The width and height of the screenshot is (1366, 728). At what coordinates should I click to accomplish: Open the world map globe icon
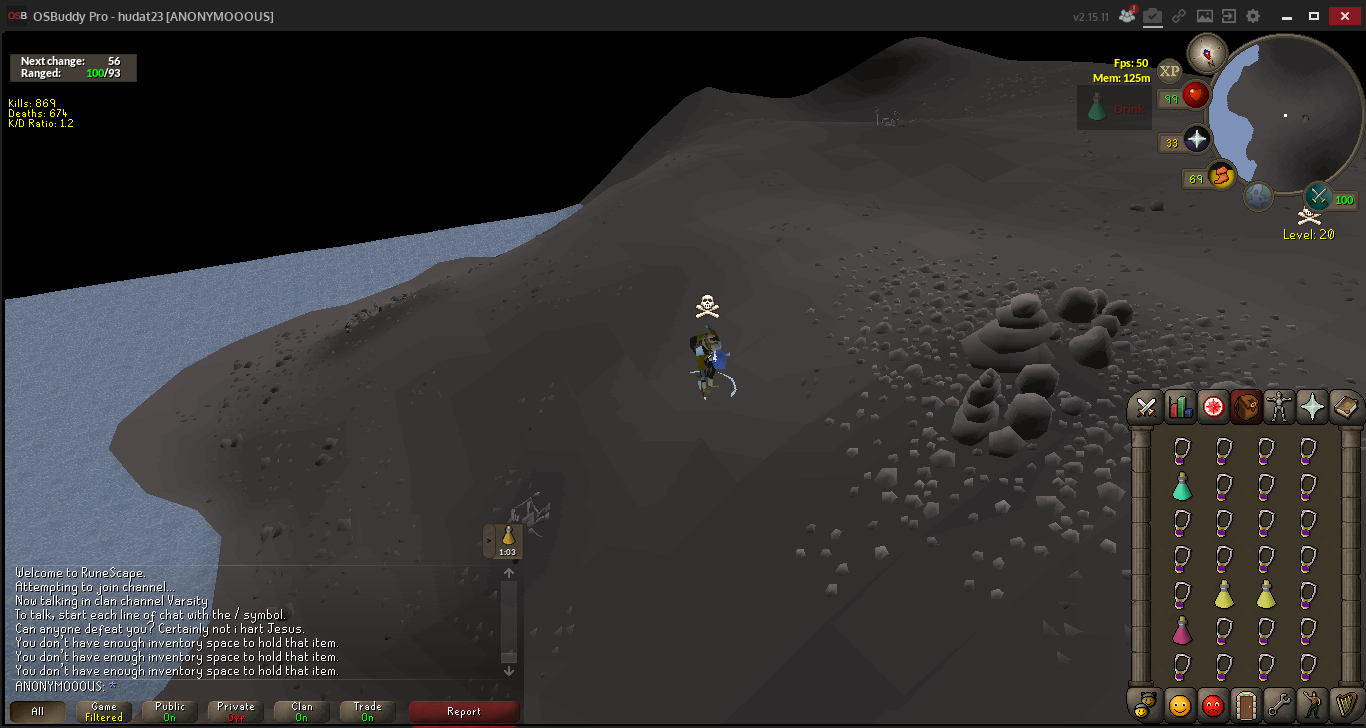pyautogui.click(x=1258, y=196)
